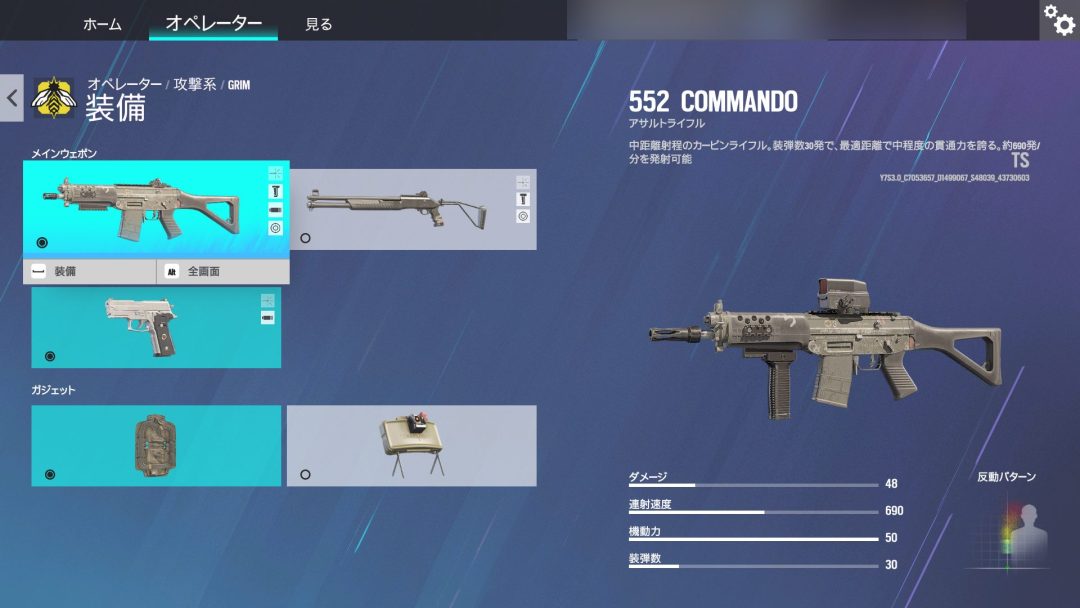Screen dimensions: 1080x608
Task: Switch to the ホーム tab
Action: 102,24
